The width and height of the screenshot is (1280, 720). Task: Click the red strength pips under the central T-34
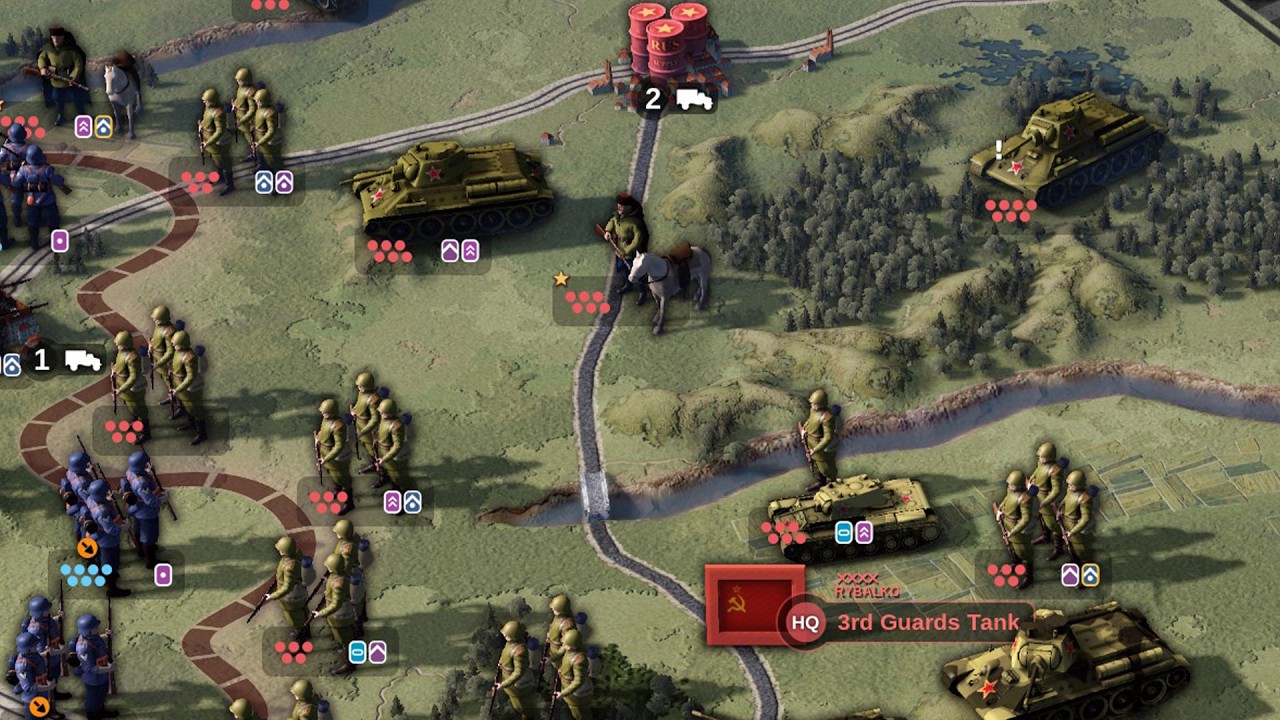[390, 252]
